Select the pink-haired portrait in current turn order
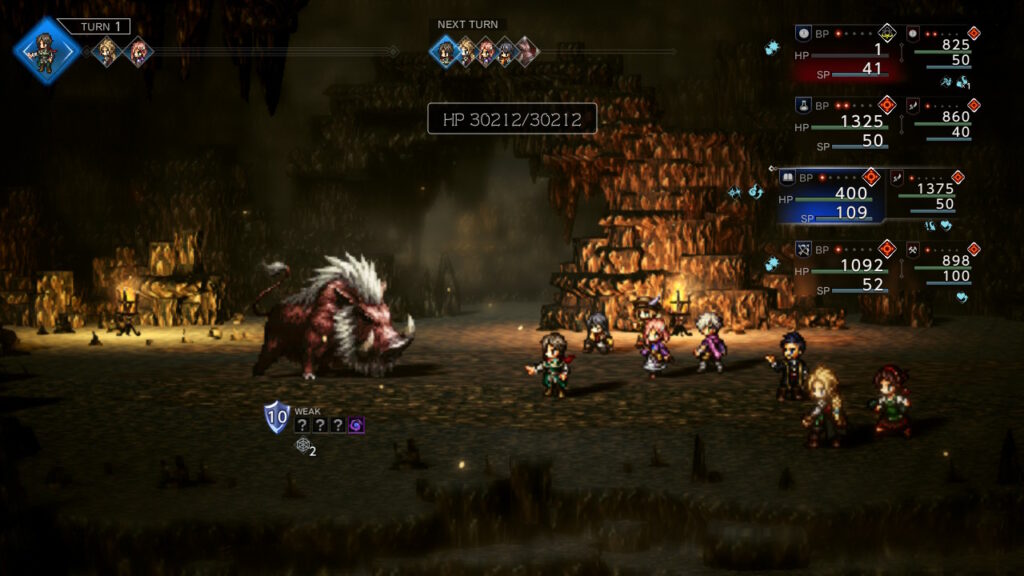 pos(135,51)
